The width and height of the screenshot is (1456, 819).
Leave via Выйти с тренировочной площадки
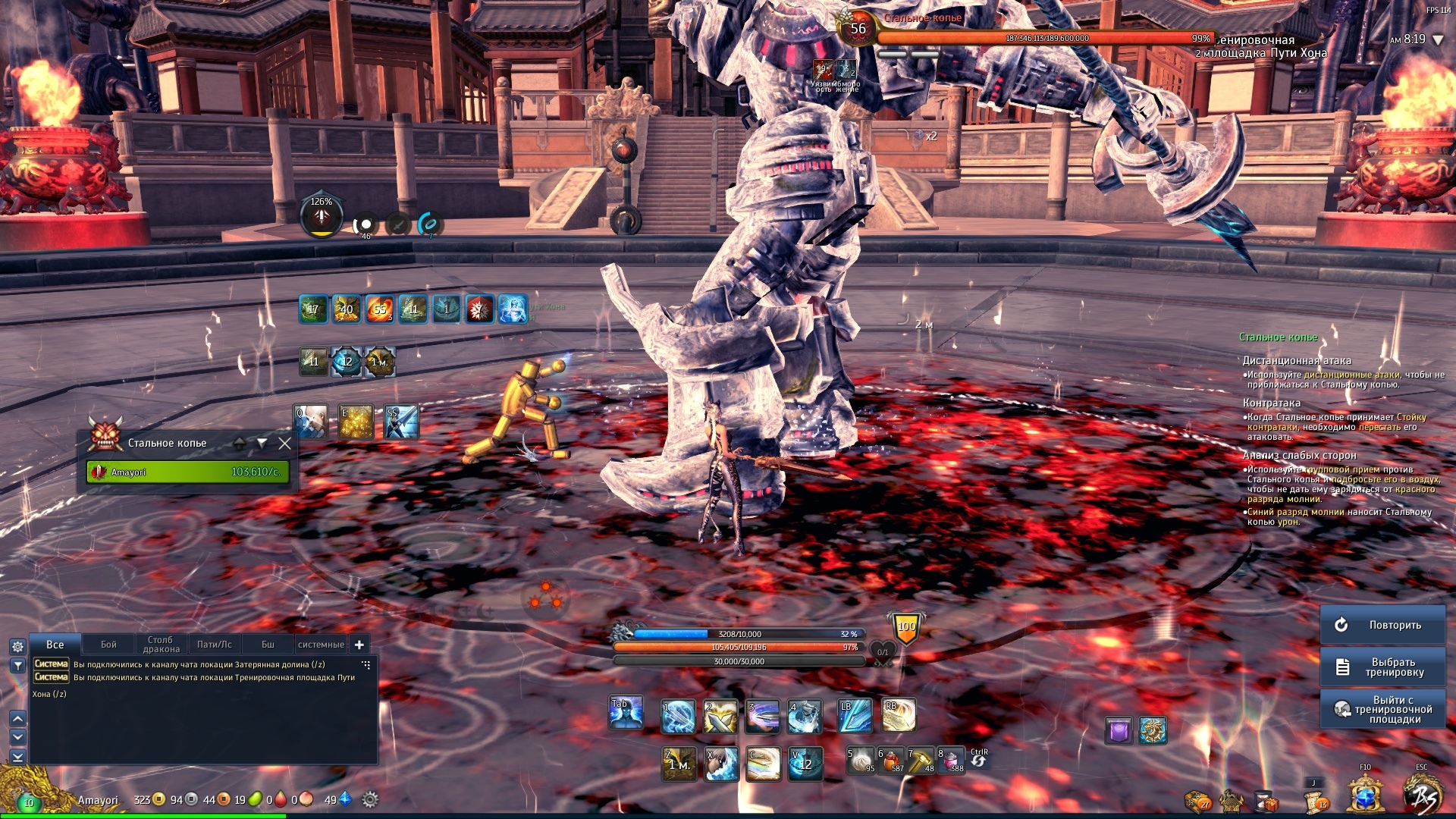1382,710
